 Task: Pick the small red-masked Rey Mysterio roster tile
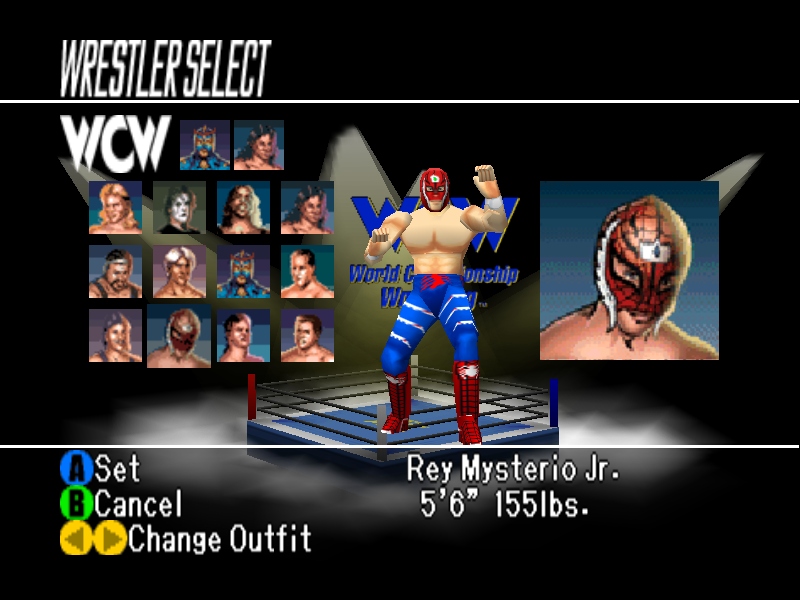pos(179,336)
